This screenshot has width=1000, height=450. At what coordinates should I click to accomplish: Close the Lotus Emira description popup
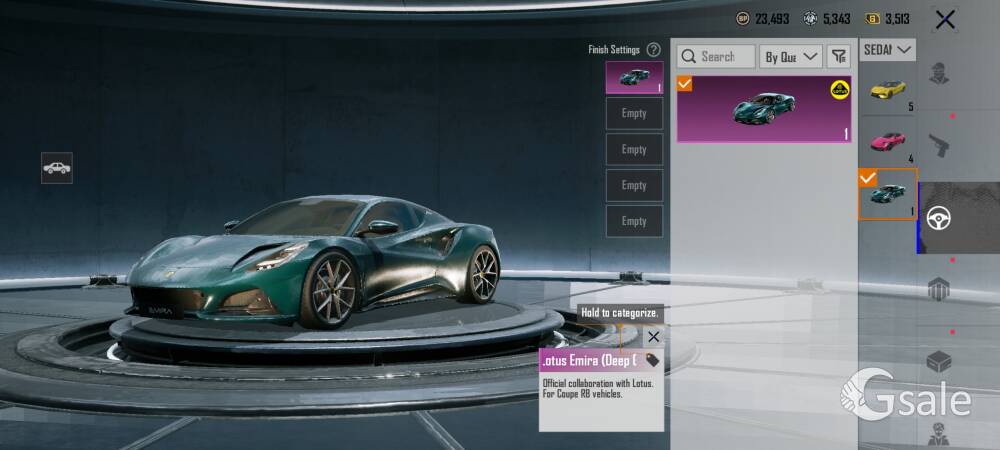click(x=653, y=337)
